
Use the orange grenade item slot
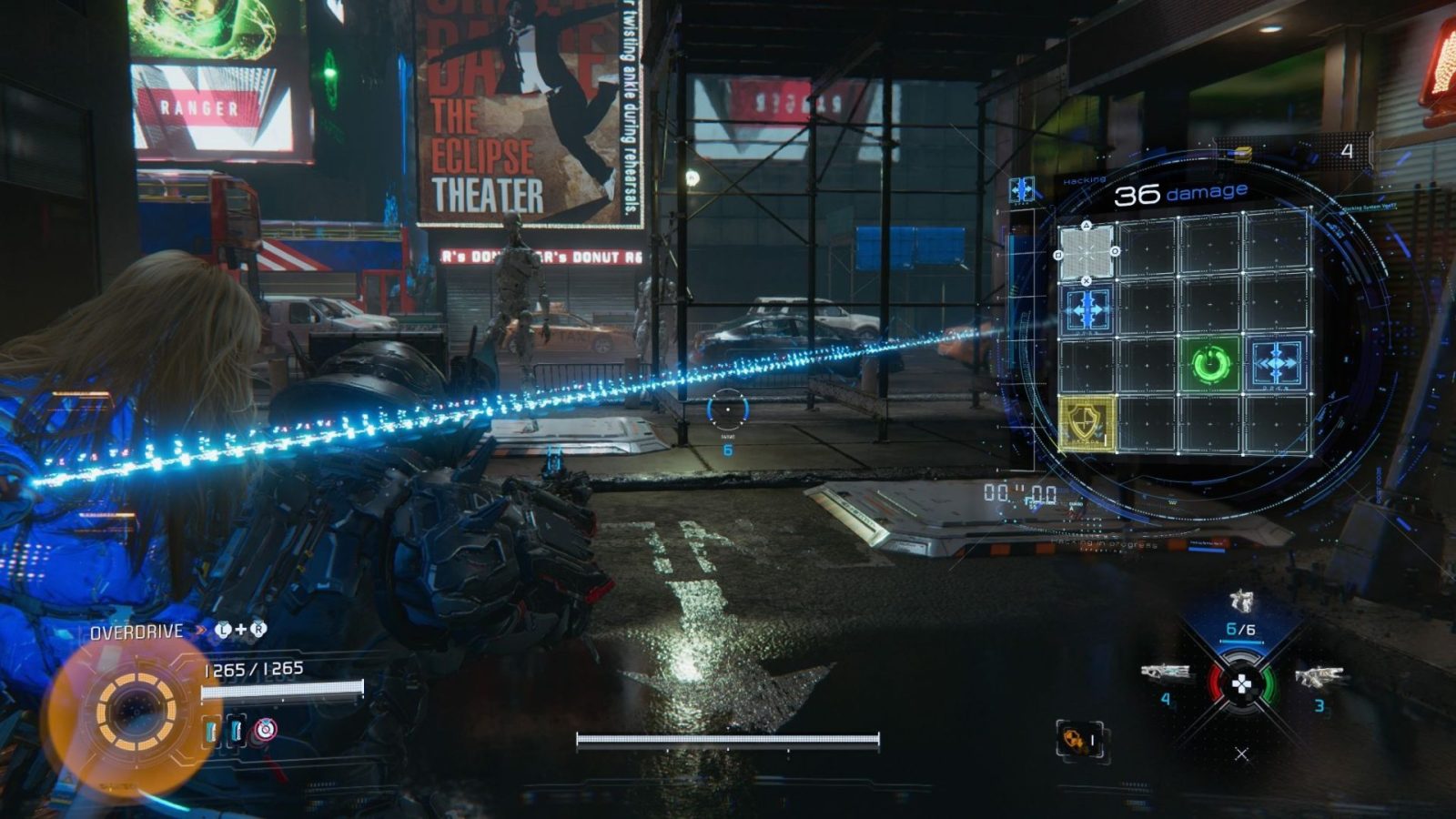click(x=1079, y=741)
